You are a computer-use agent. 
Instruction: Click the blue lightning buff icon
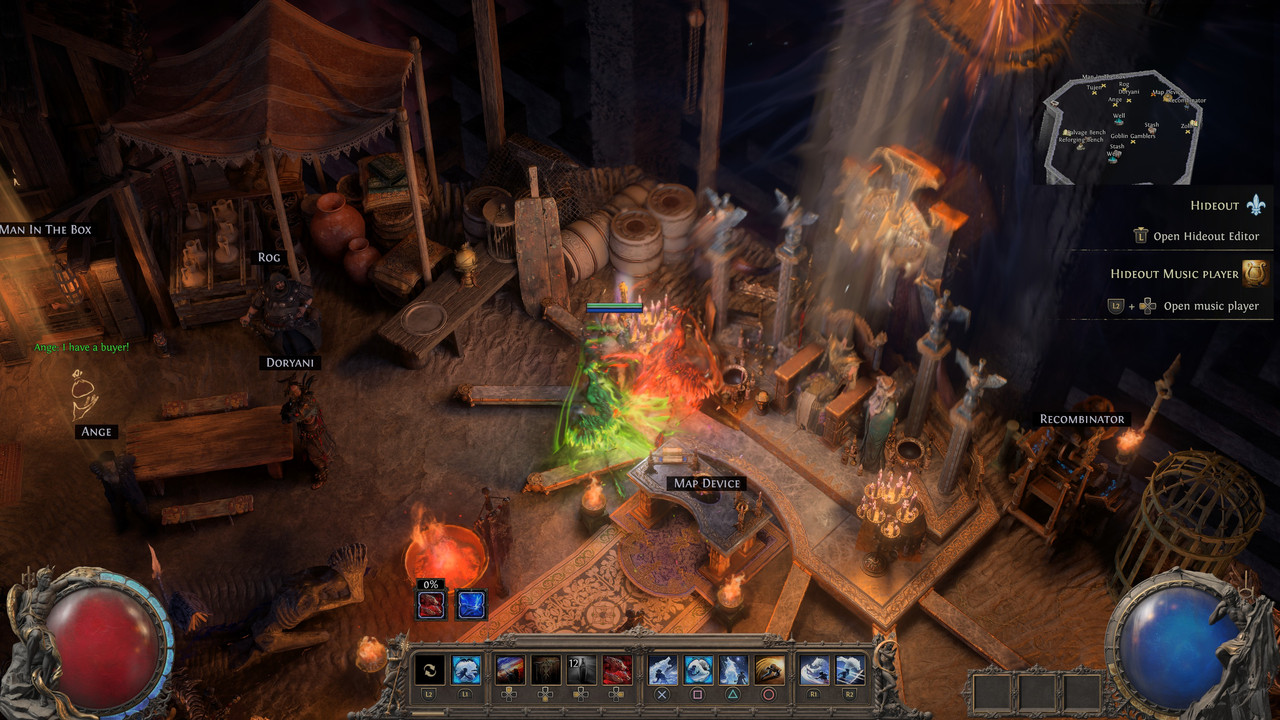coord(472,605)
